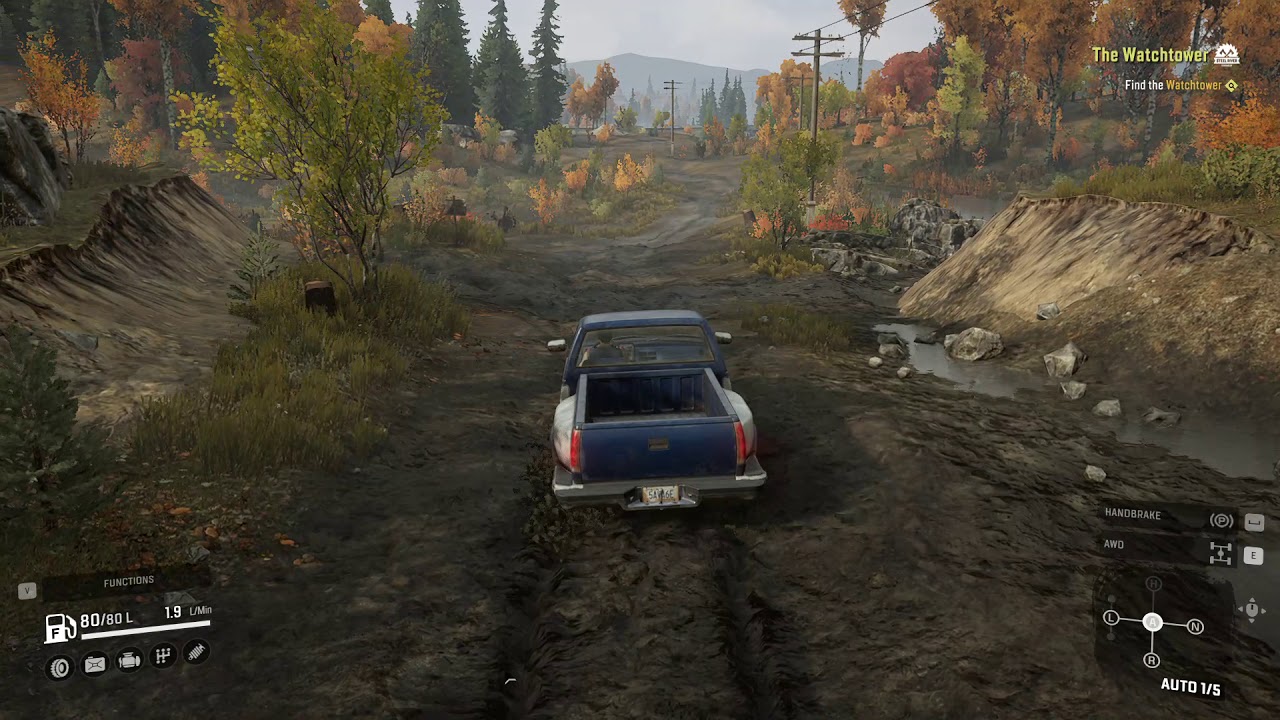The width and height of the screenshot is (1280, 720).
Task: Open The Watchtower objective tracker
Action: click(x=1150, y=55)
